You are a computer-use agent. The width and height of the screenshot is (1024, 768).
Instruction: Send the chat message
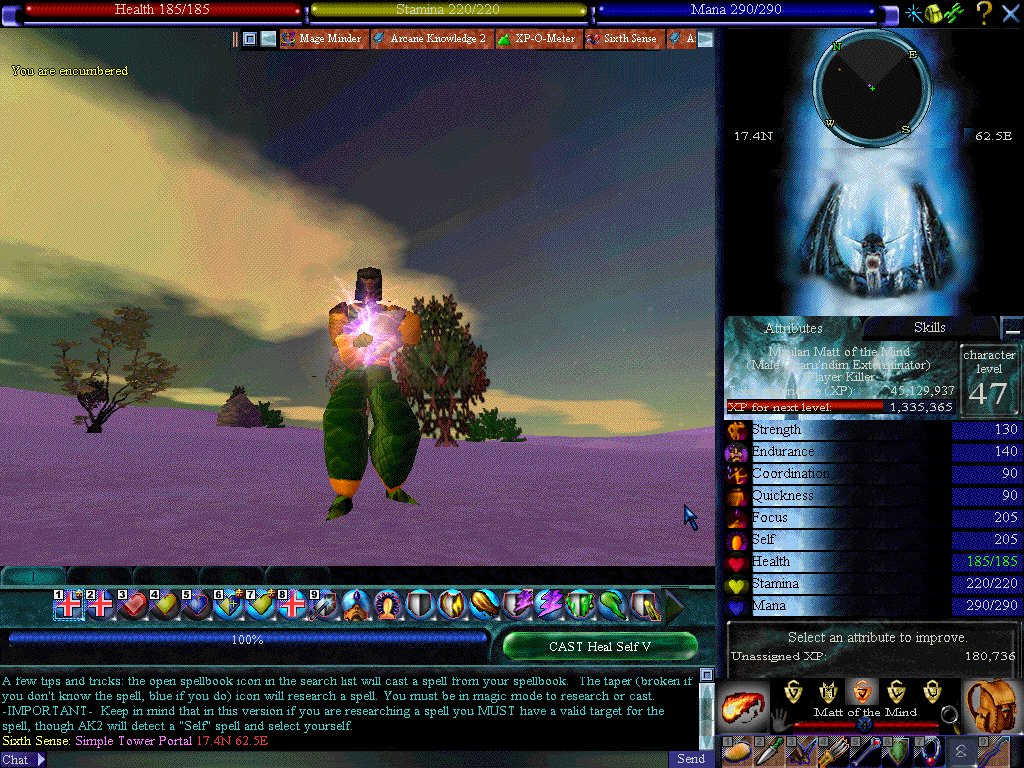(x=691, y=759)
